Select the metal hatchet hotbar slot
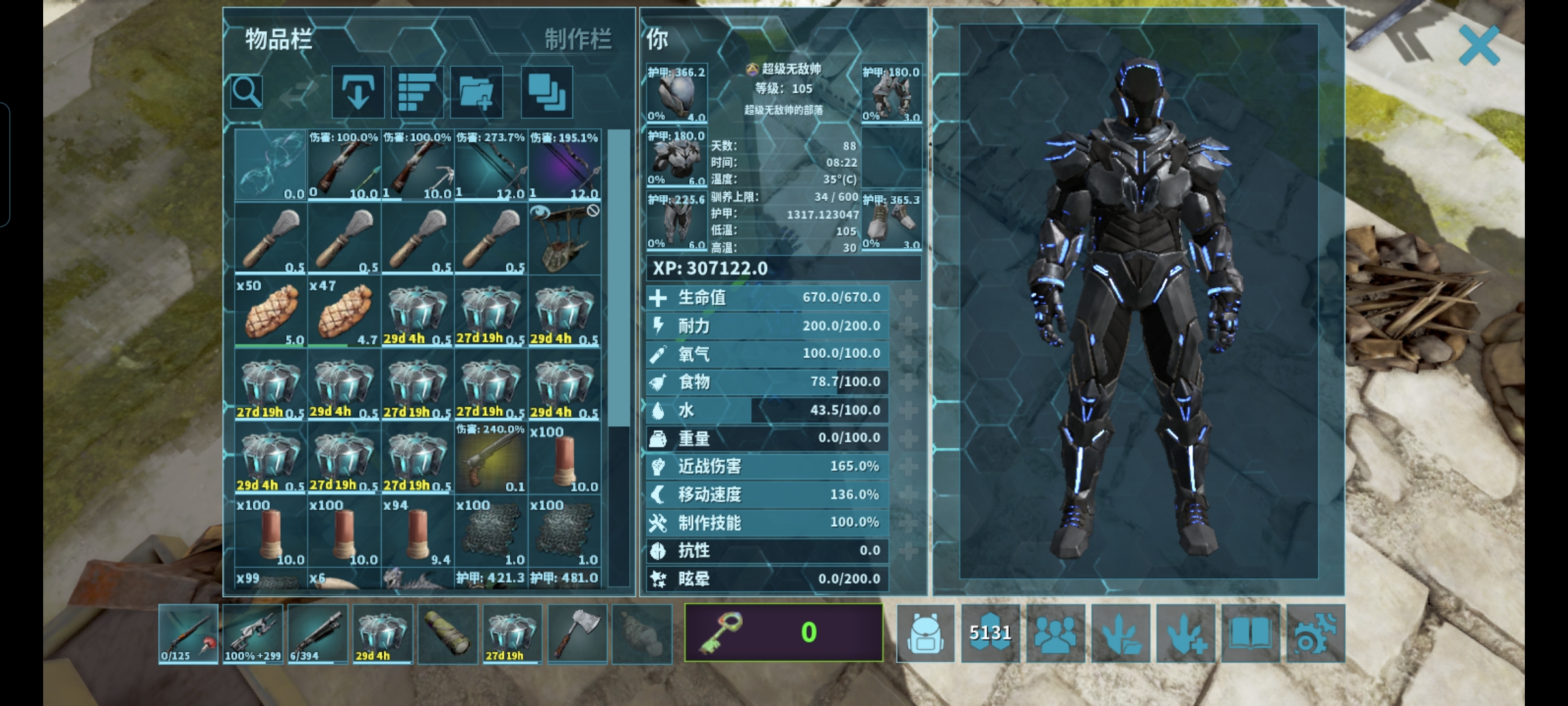1568x706 pixels. (x=578, y=633)
